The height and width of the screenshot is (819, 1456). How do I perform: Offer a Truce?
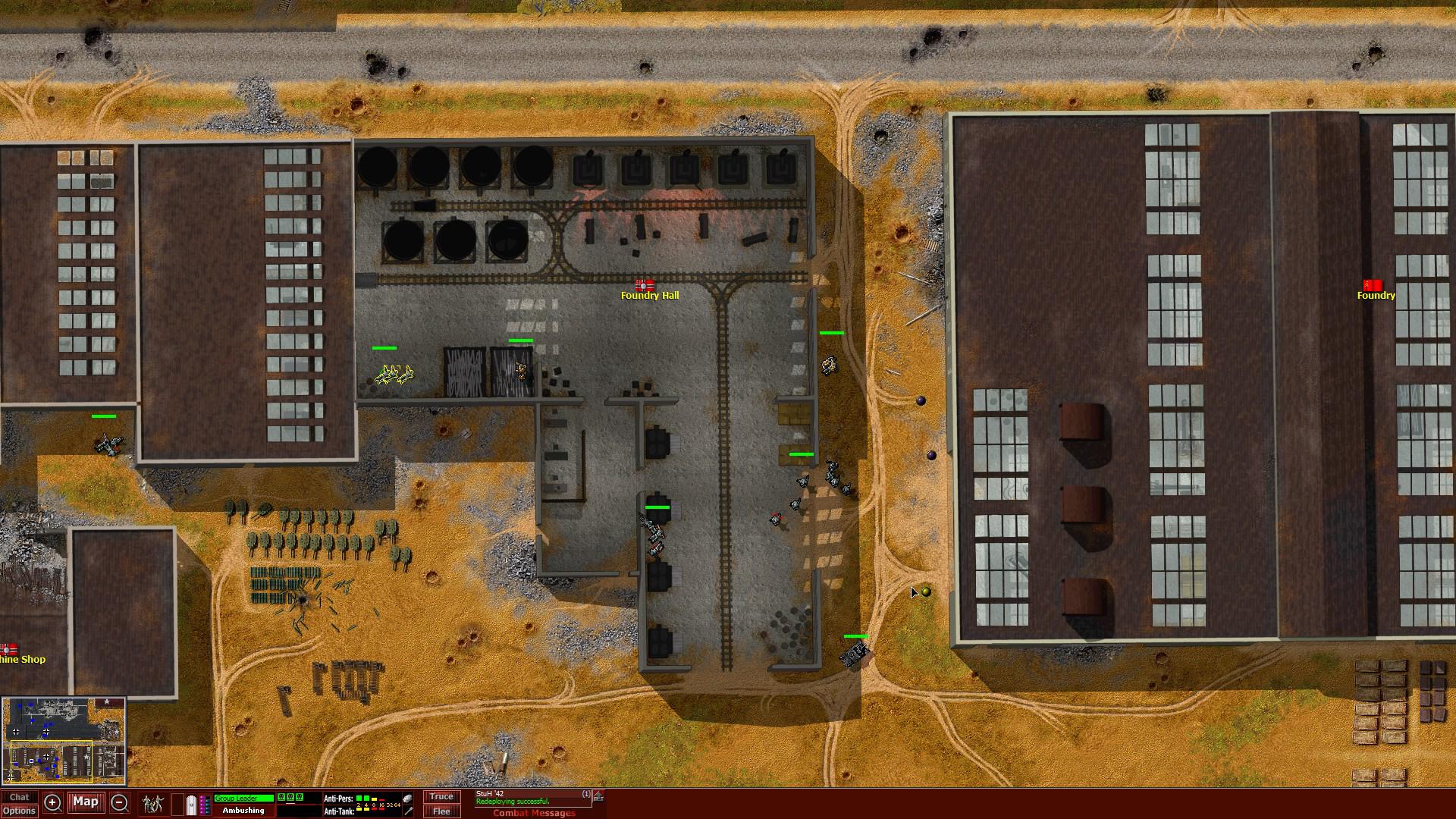coord(441,796)
